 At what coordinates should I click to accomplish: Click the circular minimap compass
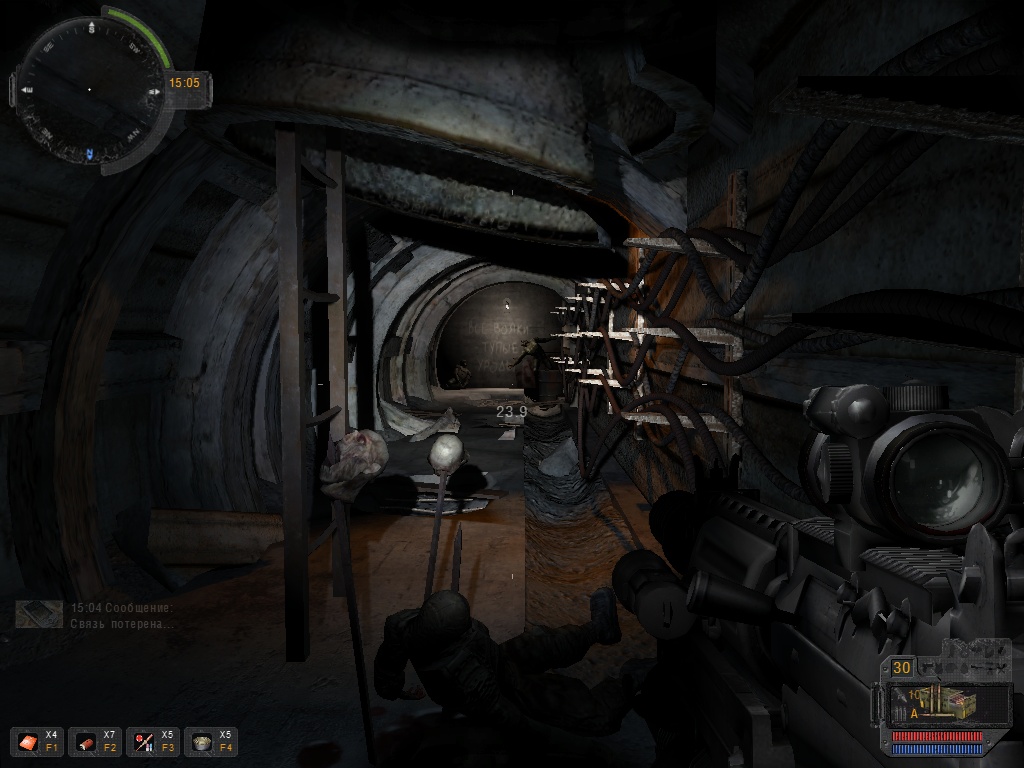(x=90, y=90)
